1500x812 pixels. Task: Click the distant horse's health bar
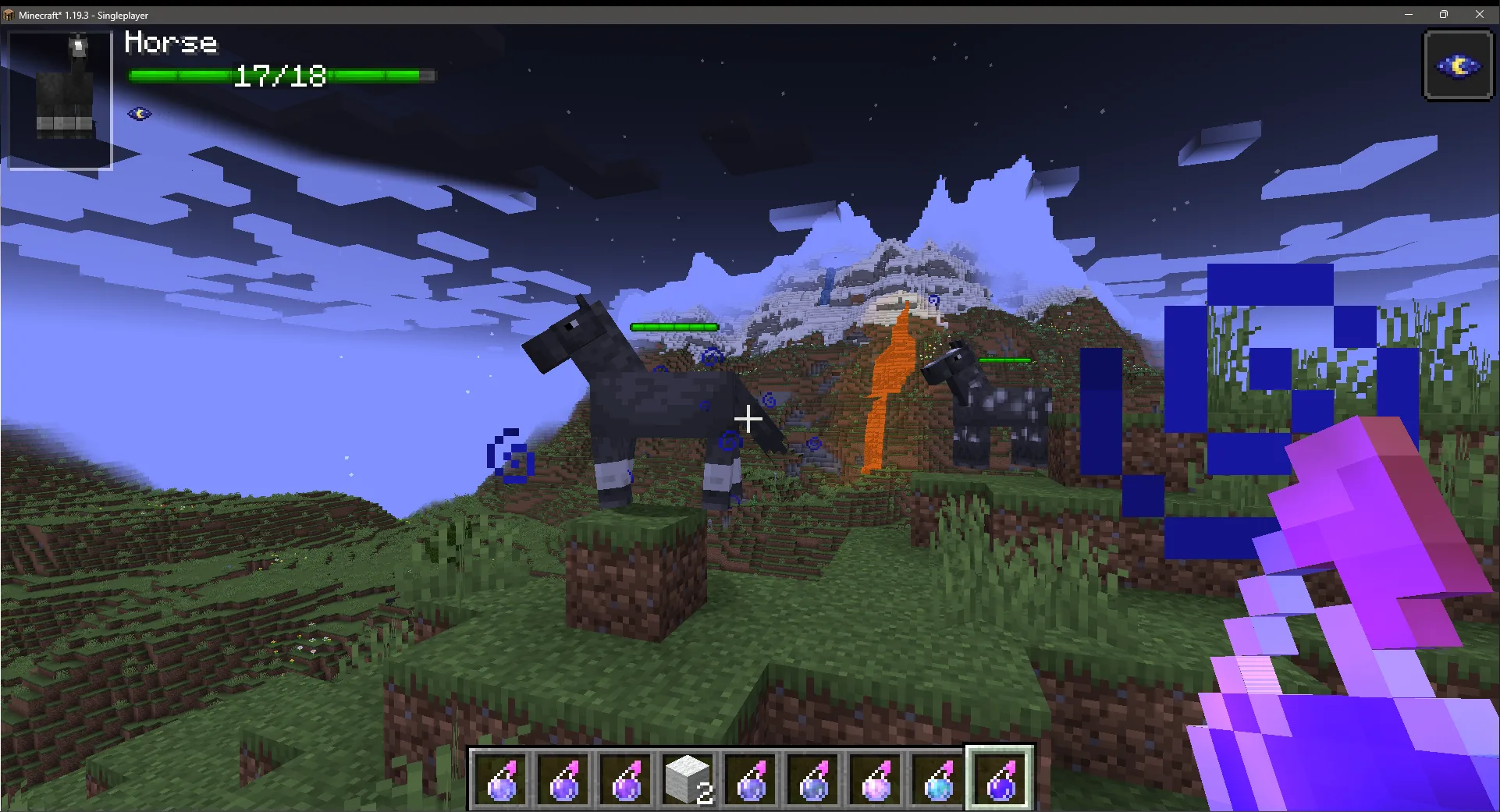tap(1005, 360)
